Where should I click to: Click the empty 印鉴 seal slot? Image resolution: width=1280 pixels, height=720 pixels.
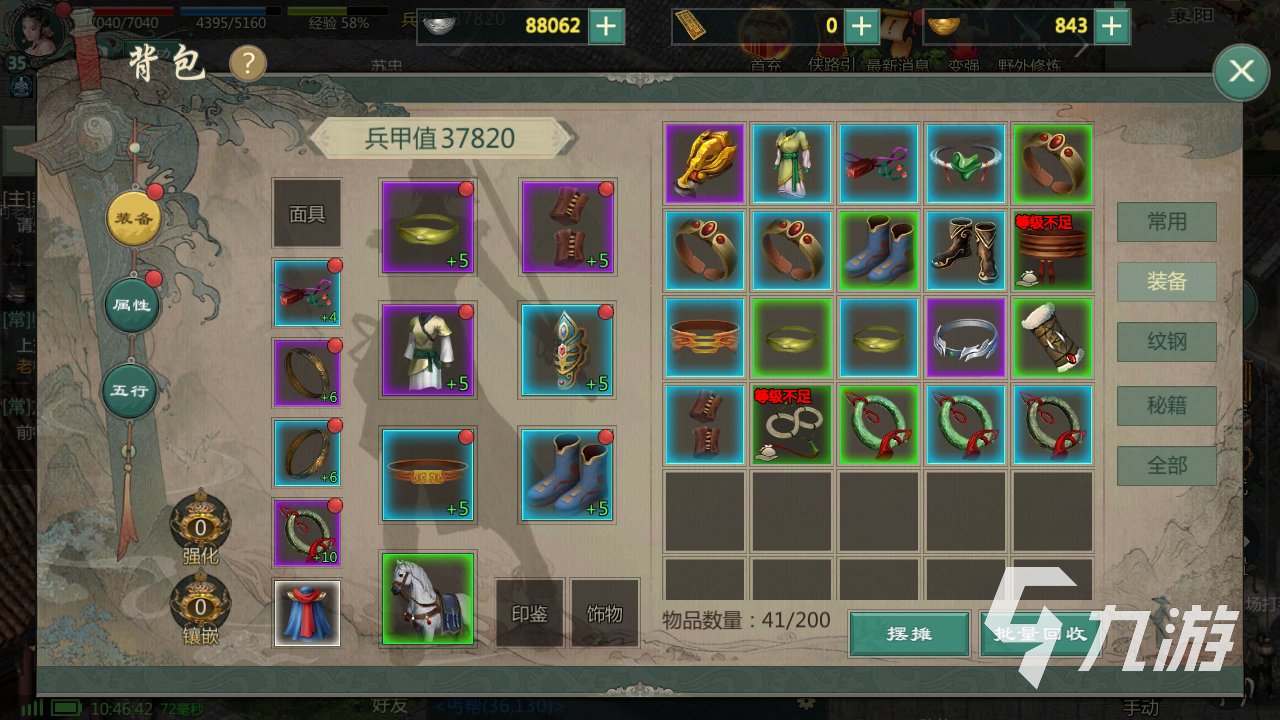(x=529, y=613)
